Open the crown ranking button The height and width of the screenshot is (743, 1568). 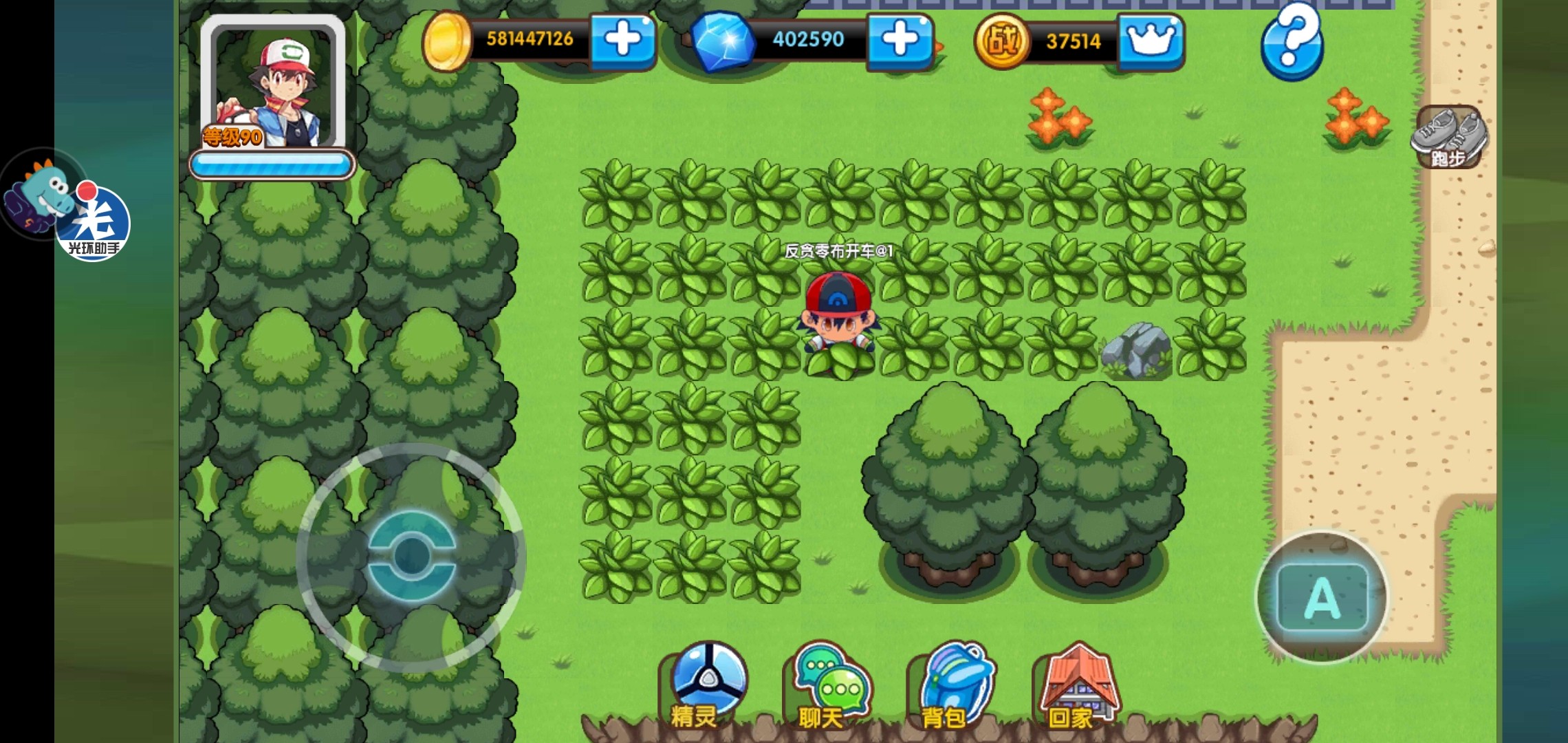coord(1150,41)
